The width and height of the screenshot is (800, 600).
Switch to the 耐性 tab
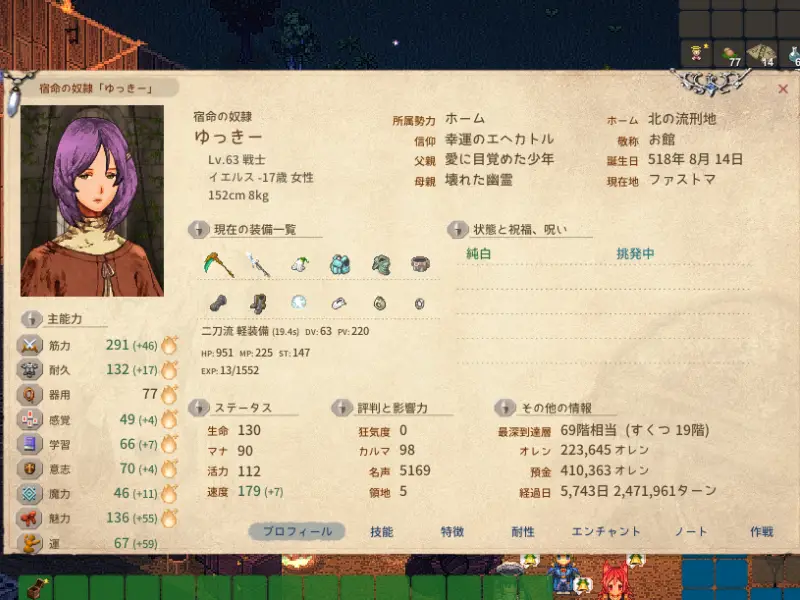[x=523, y=532]
